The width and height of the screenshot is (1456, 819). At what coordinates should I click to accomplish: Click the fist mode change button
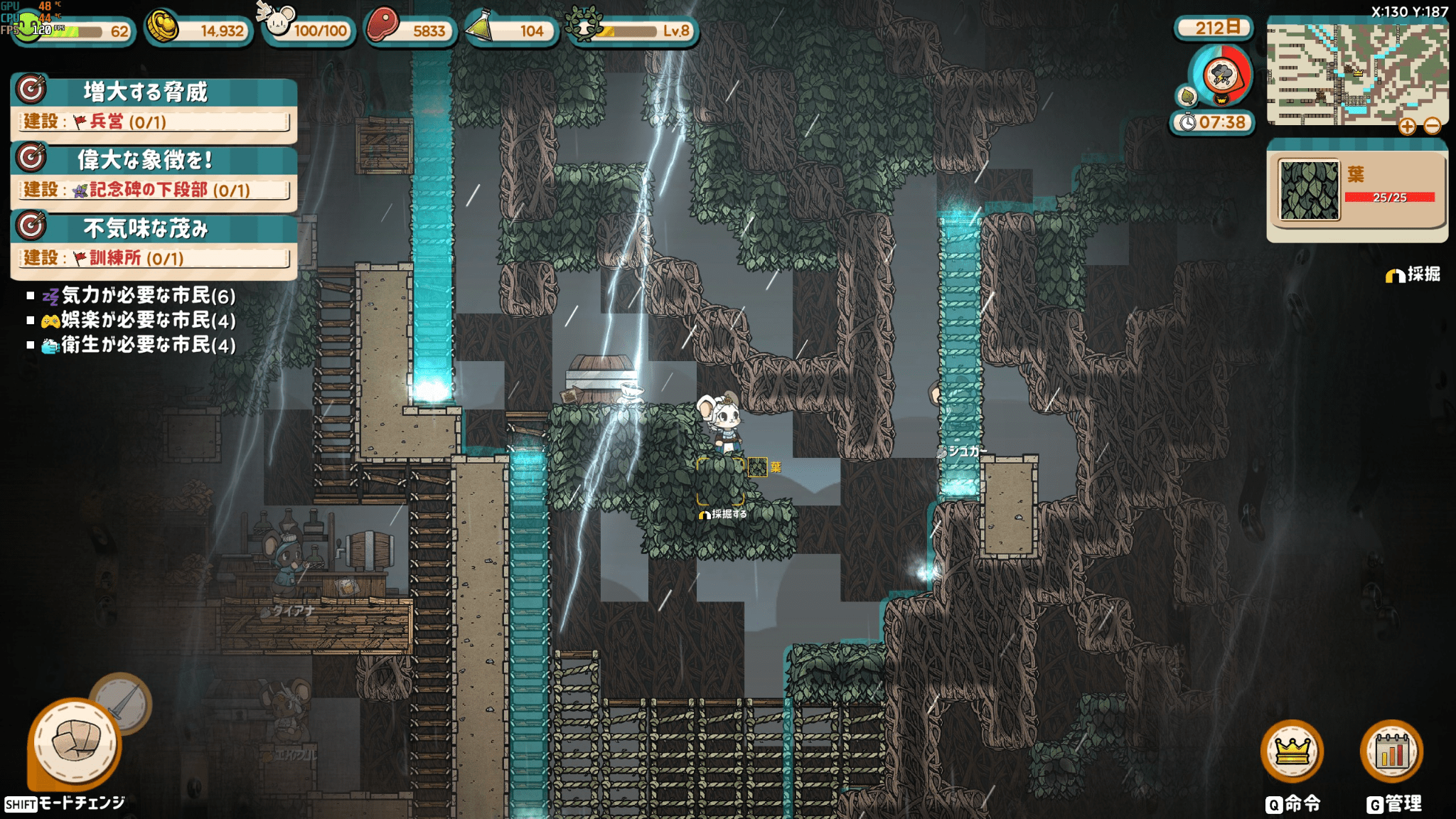75,744
